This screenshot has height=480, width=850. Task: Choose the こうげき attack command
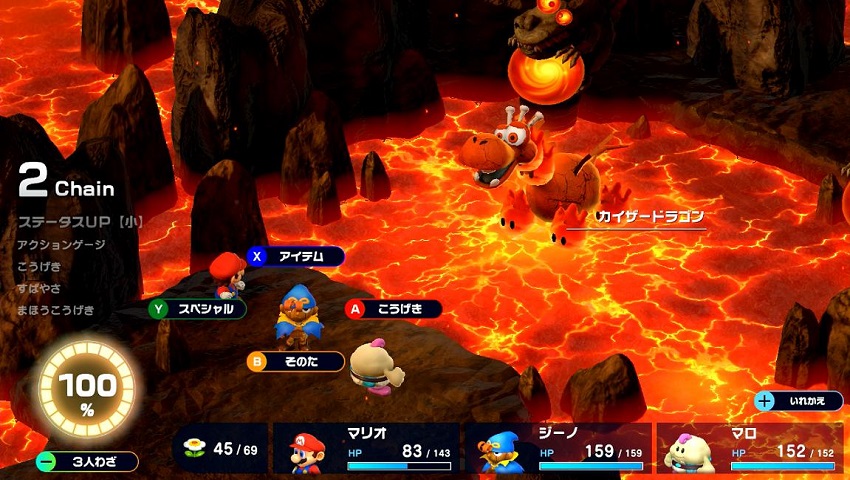[x=393, y=309]
